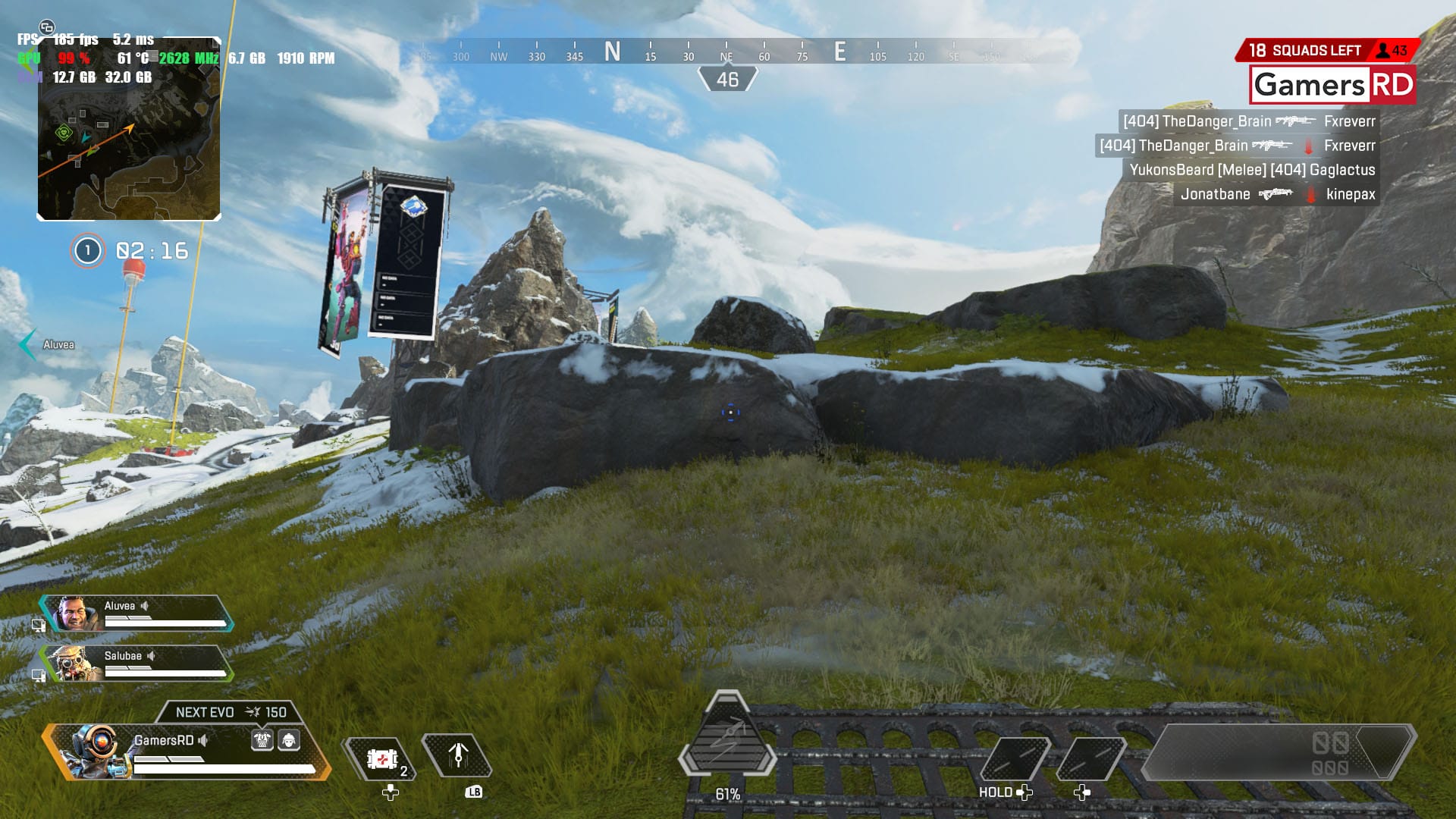Click the GamersRD watermark logo

[x=1332, y=85]
